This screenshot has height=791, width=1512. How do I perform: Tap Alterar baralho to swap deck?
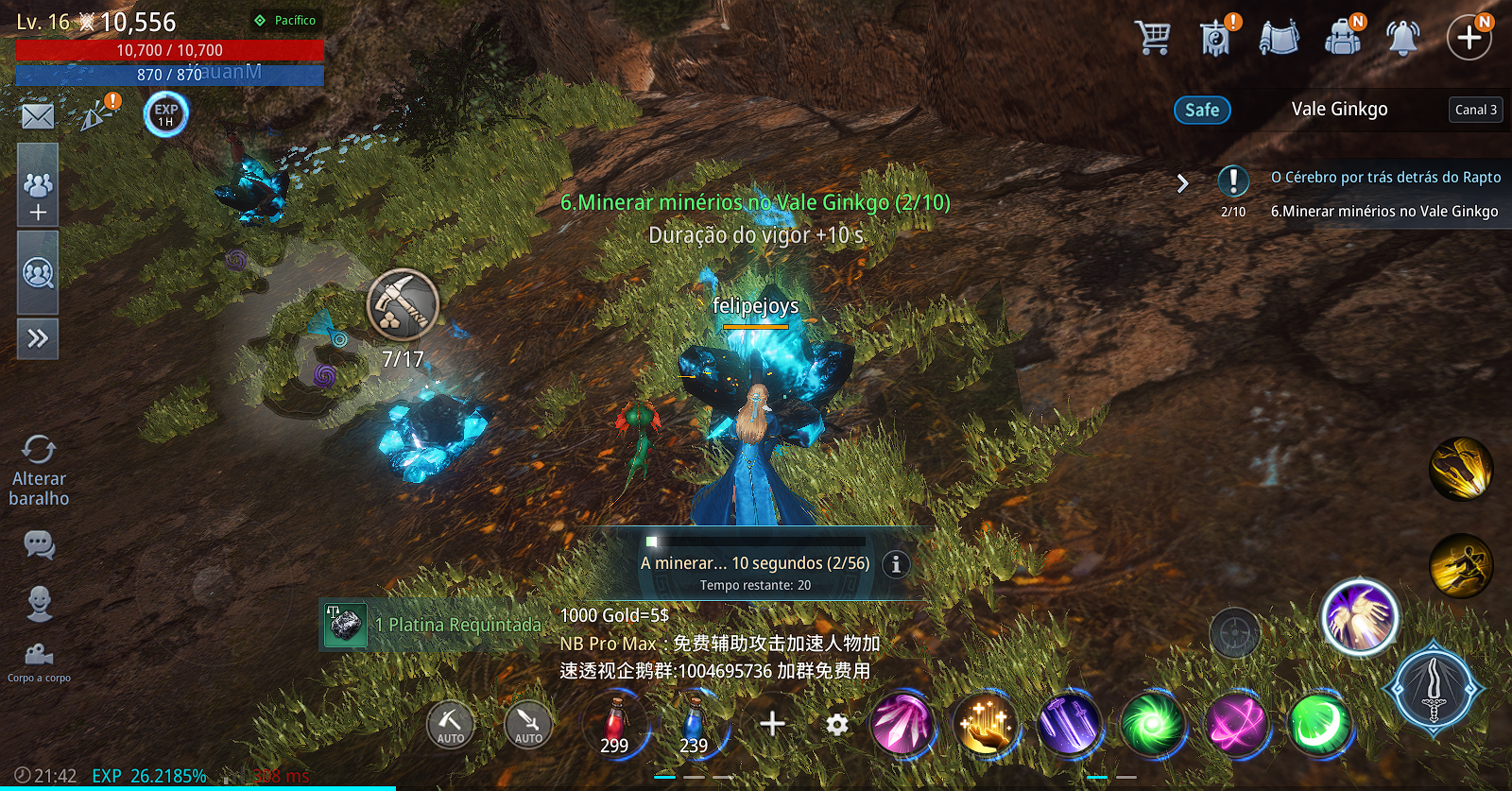(x=39, y=471)
